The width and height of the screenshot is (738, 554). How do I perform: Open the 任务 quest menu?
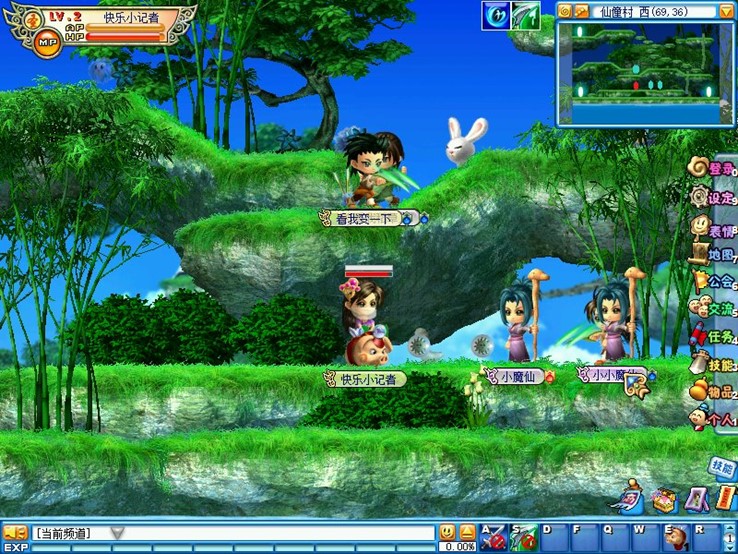716,337
